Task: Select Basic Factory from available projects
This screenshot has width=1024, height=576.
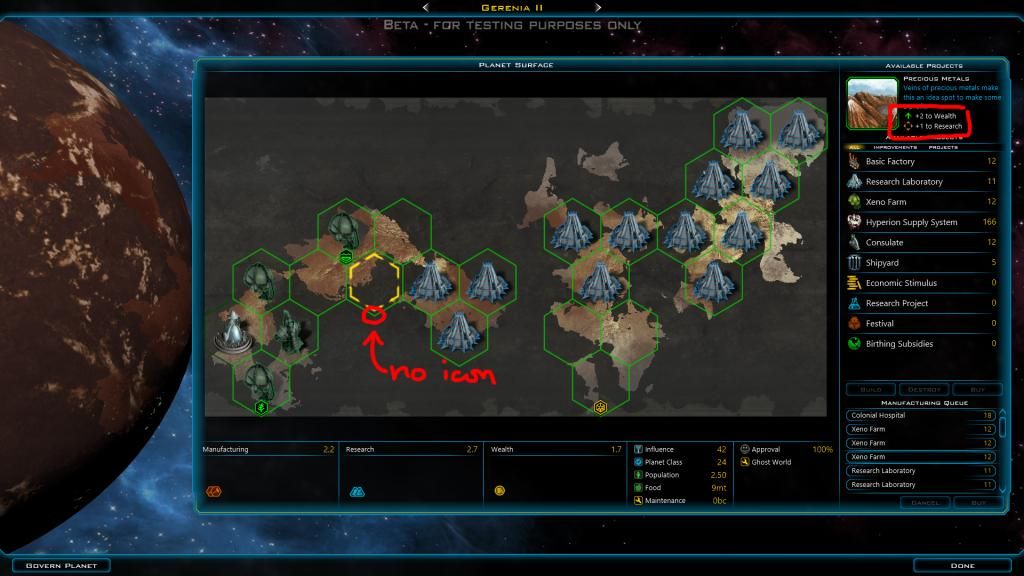Action: click(x=890, y=162)
